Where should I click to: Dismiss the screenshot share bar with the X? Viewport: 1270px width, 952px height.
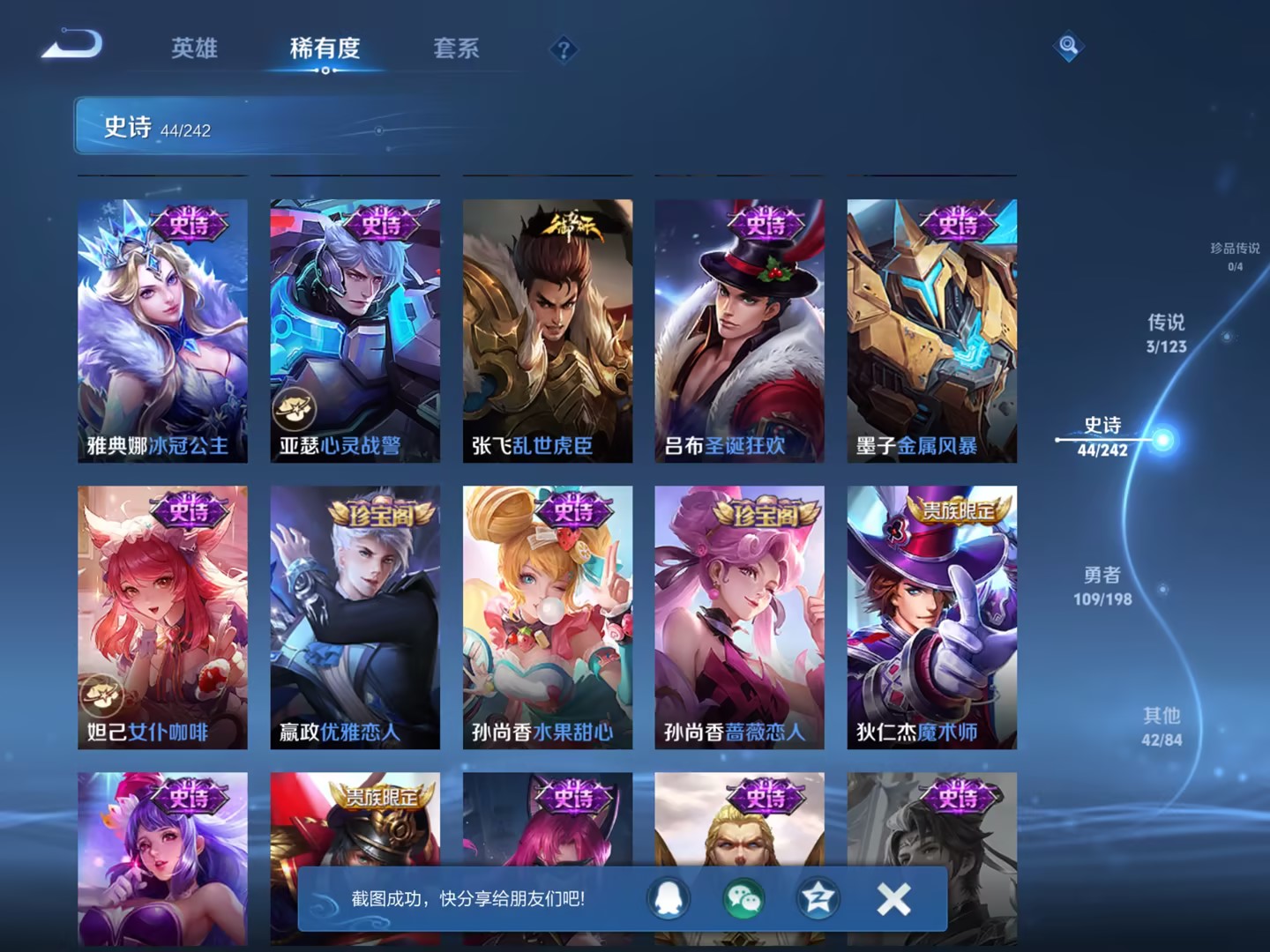tap(893, 899)
